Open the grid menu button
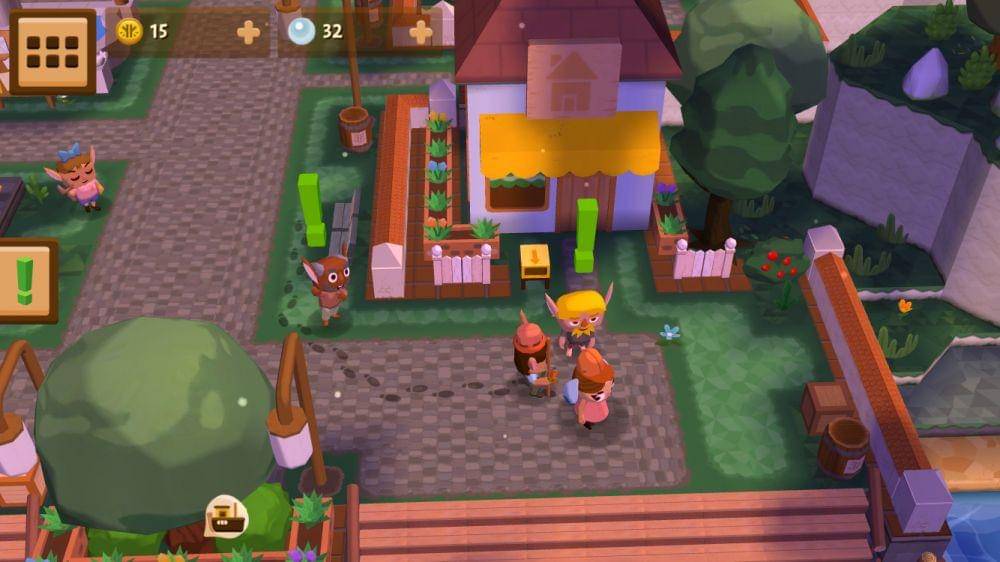 pos(51,51)
